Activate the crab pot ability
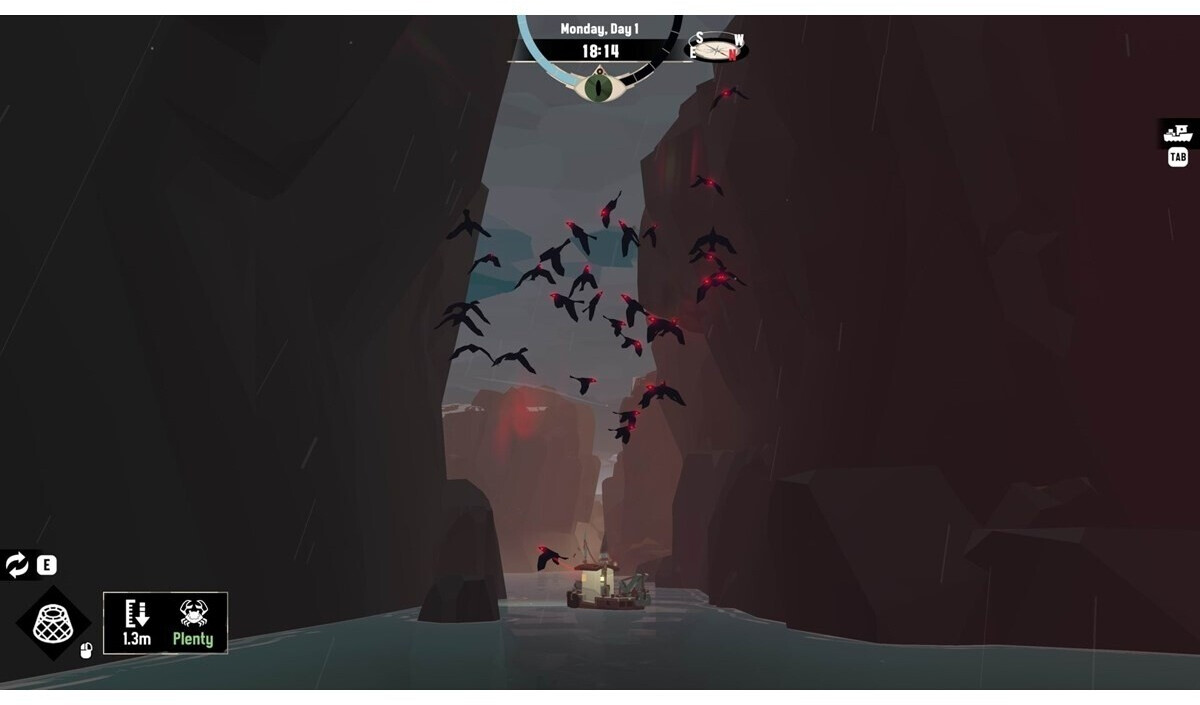Screen dimensions: 1200x705 click(52, 623)
